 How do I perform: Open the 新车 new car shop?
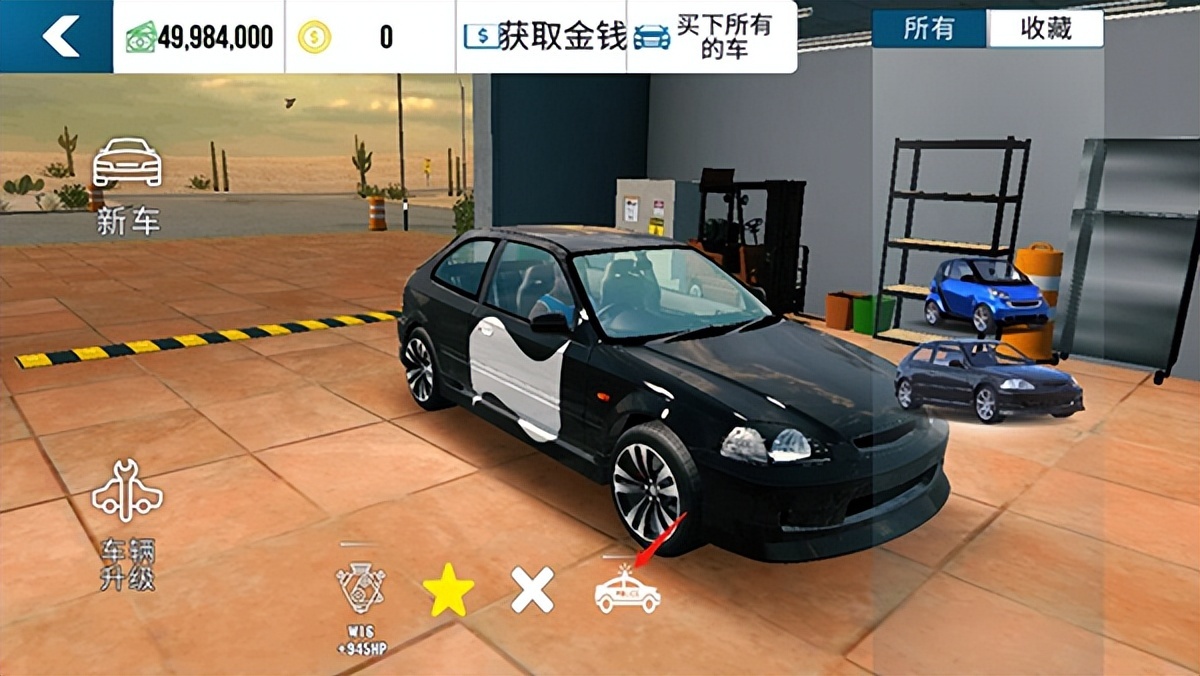(x=127, y=186)
